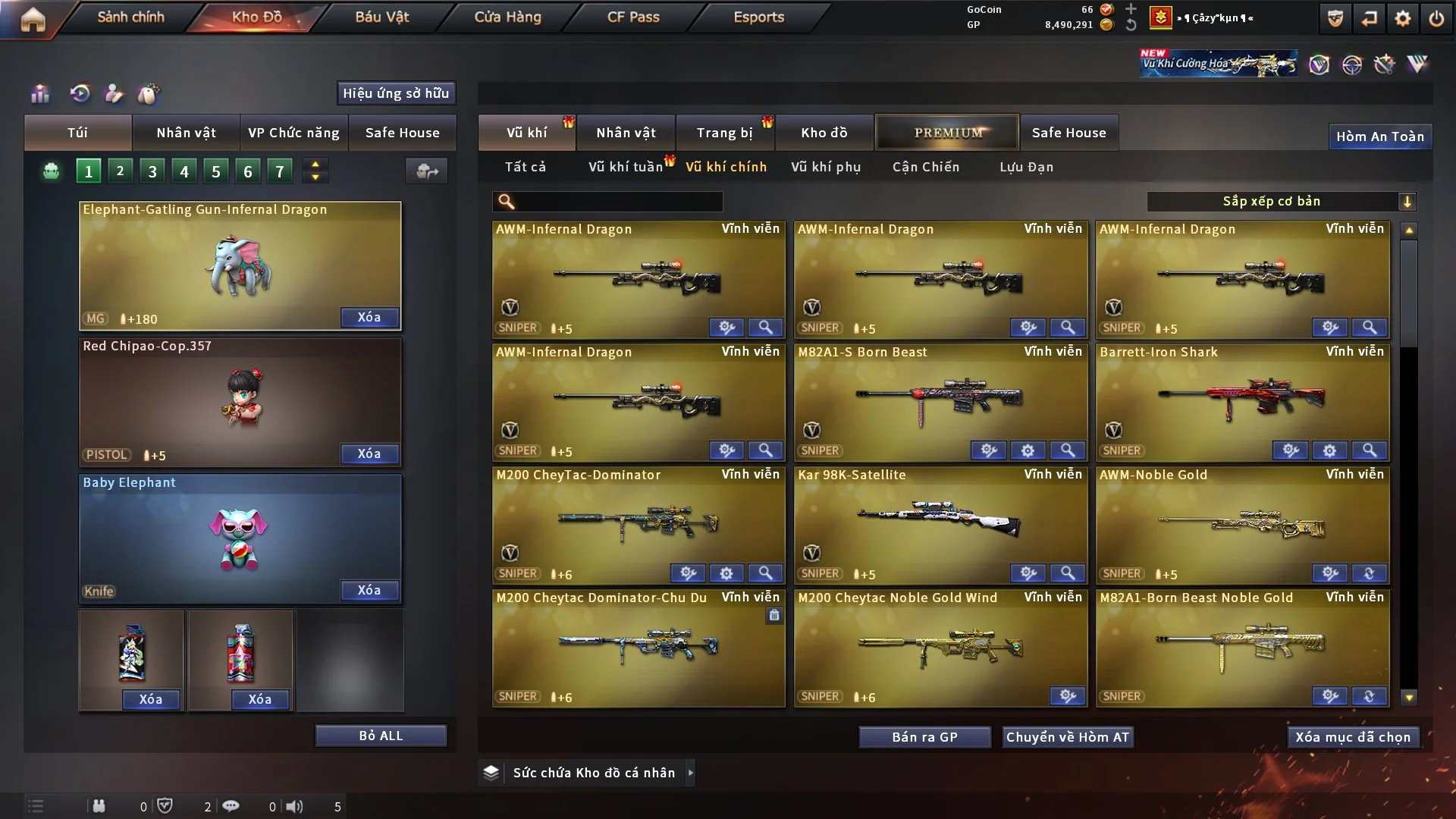Image resolution: width=1456 pixels, height=819 pixels.
Task: Remove the Red Chipao-Cop.357 with Xóa
Action: coord(369,453)
